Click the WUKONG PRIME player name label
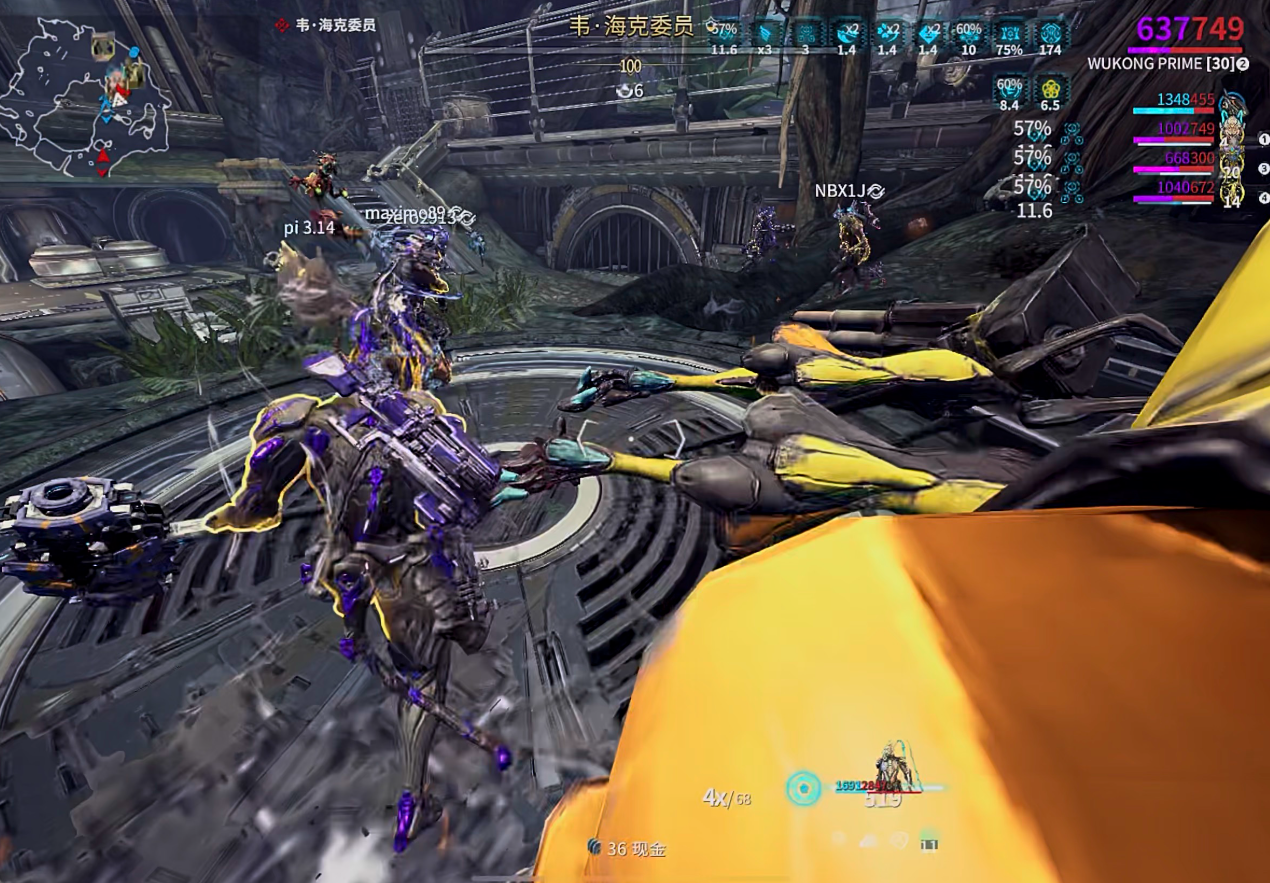1270x883 pixels. [1160, 64]
